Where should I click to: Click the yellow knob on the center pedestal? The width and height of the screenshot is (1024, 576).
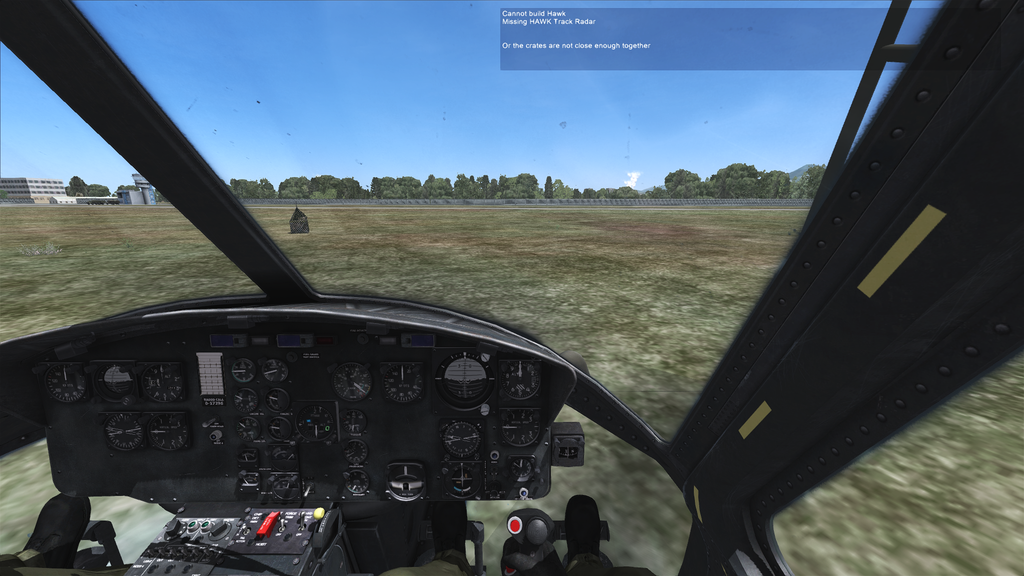(x=319, y=513)
